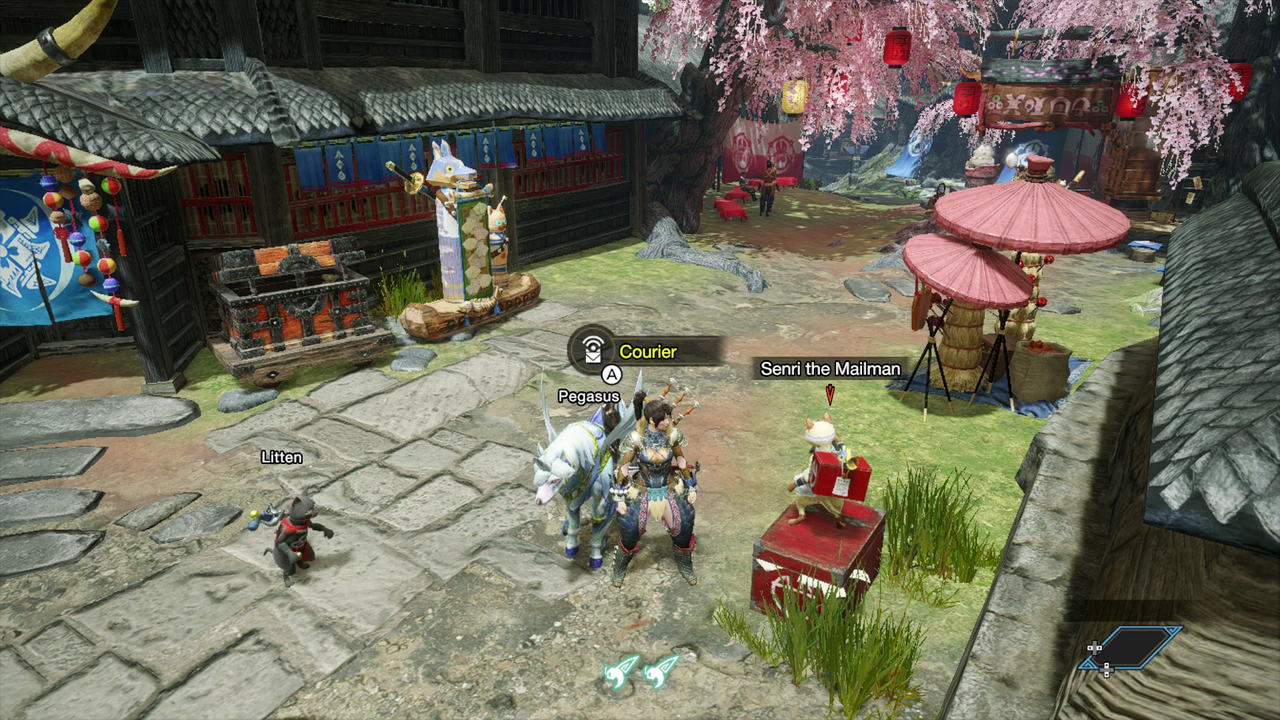Click the Courier mail icon

pyautogui.click(x=593, y=350)
